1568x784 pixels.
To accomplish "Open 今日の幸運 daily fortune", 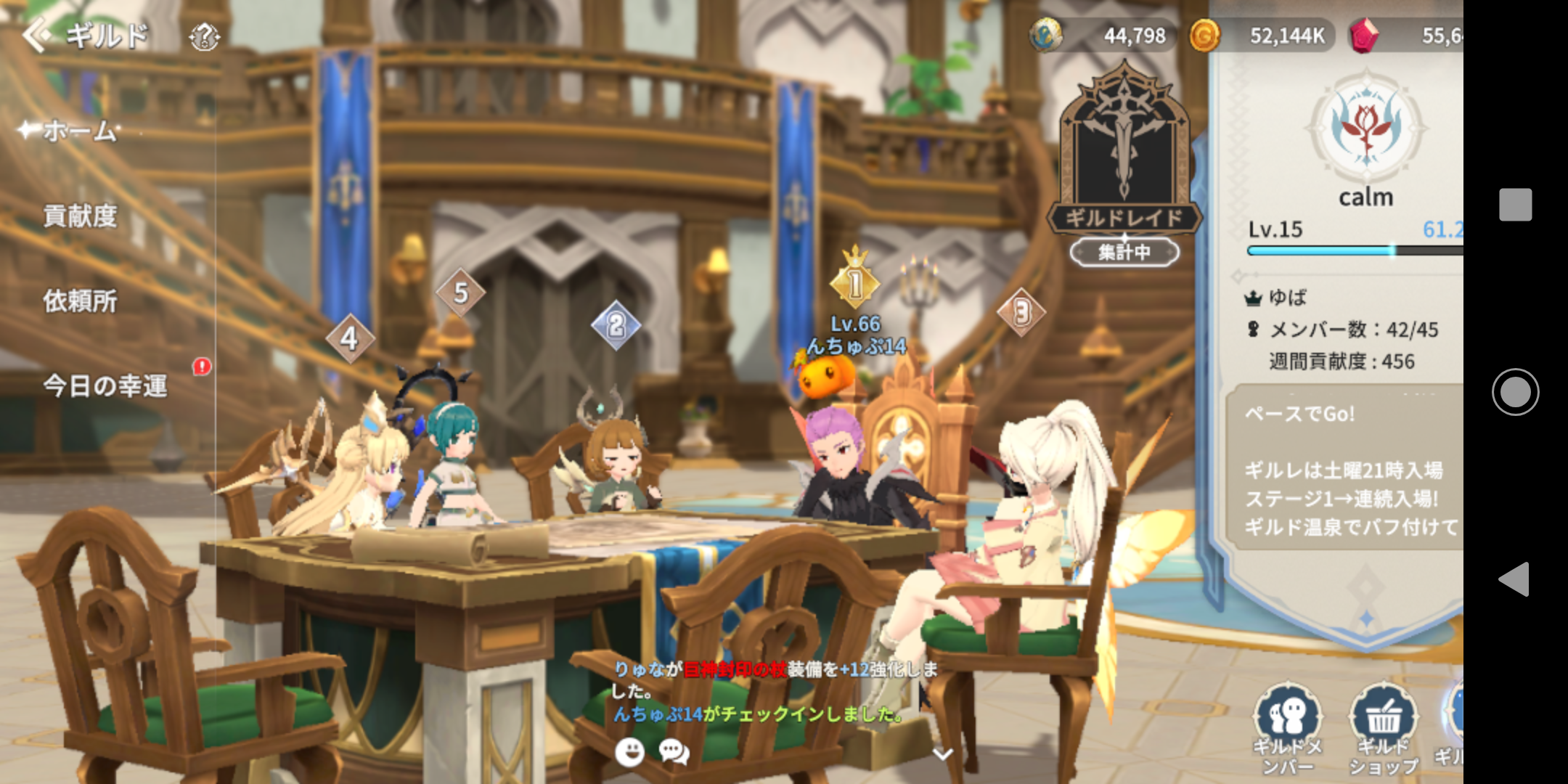I will (105, 385).
